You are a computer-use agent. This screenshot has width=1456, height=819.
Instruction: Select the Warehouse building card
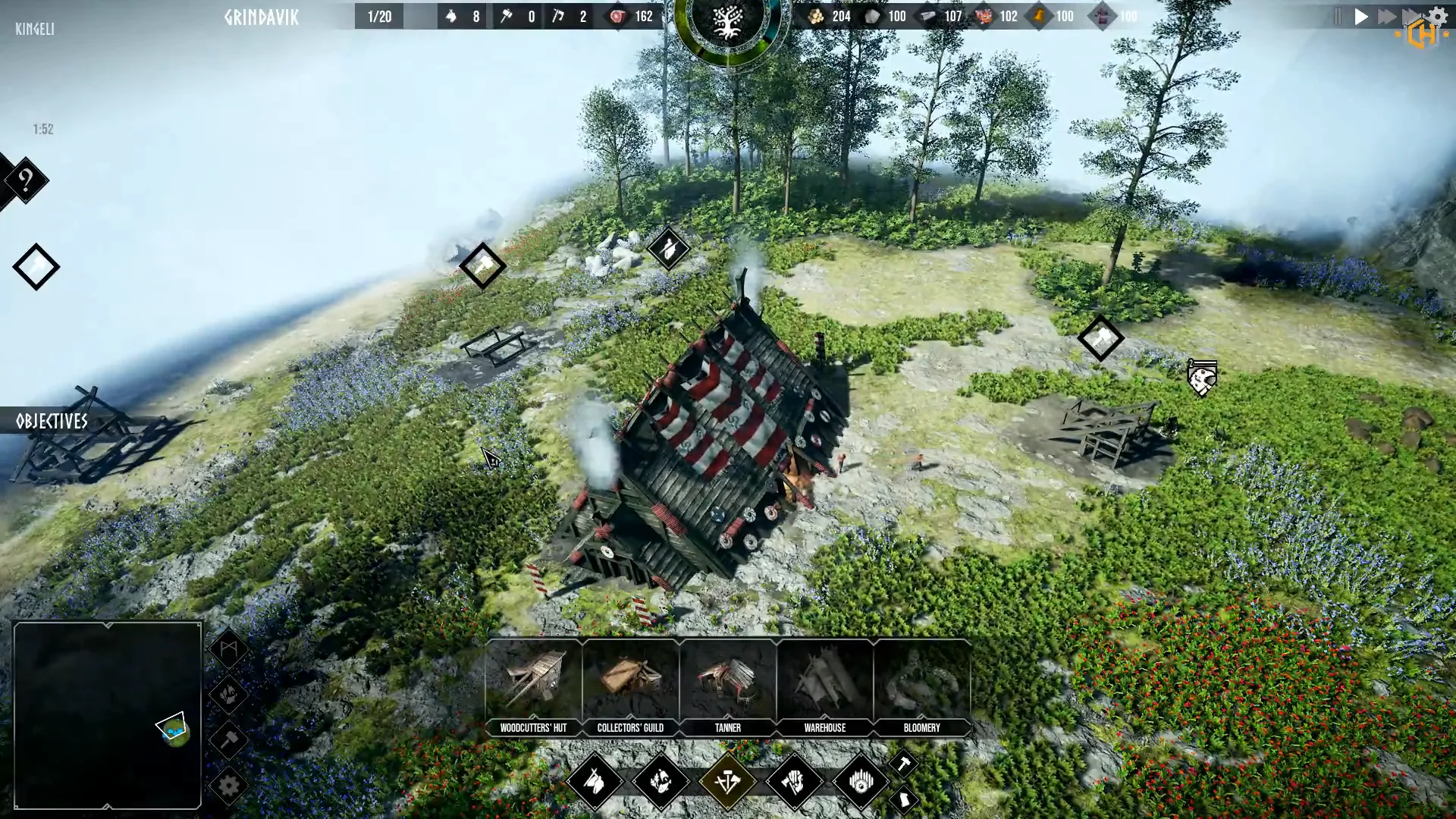point(824,687)
